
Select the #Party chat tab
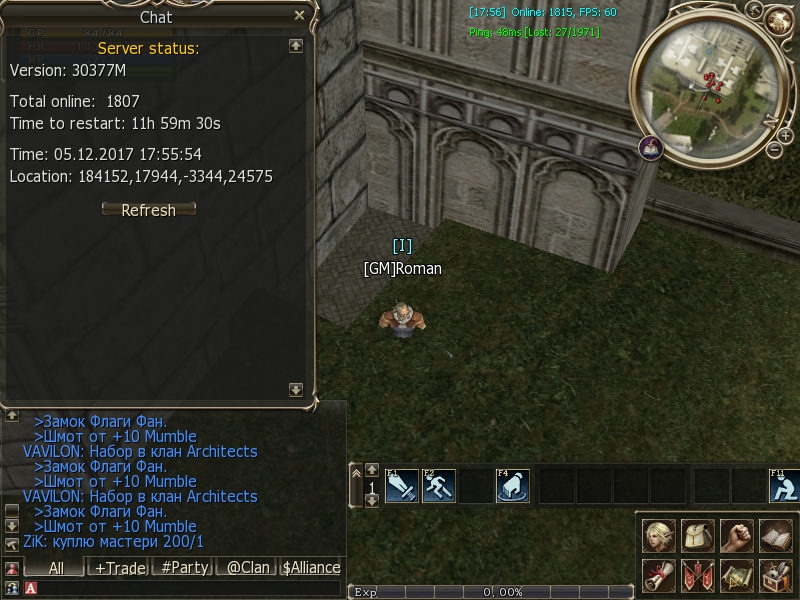tap(184, 567)
